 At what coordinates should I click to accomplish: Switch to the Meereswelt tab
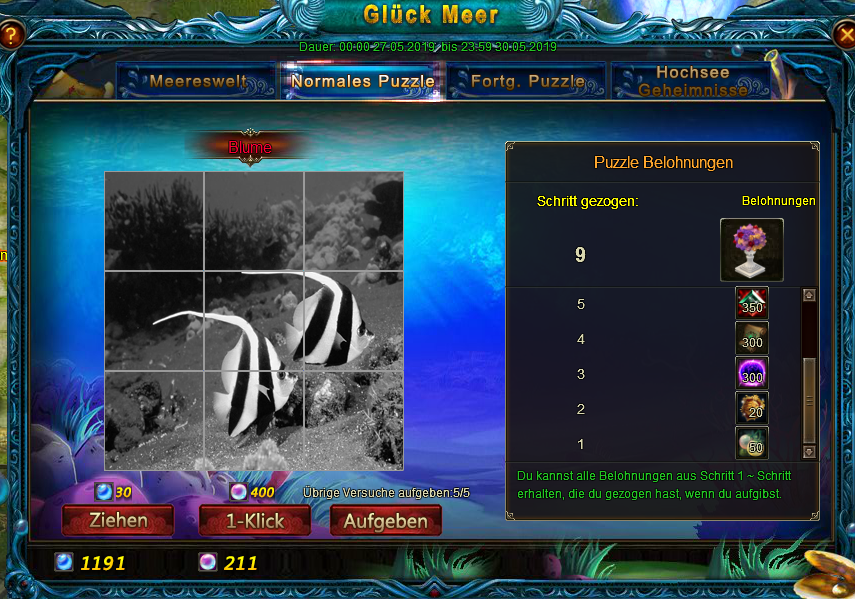(197, 81)
